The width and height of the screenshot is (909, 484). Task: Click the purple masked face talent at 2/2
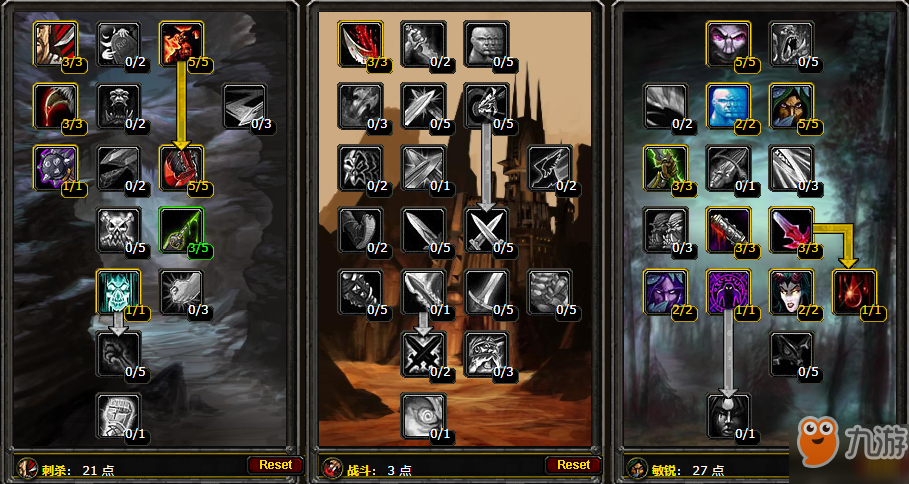pos(665,291)
